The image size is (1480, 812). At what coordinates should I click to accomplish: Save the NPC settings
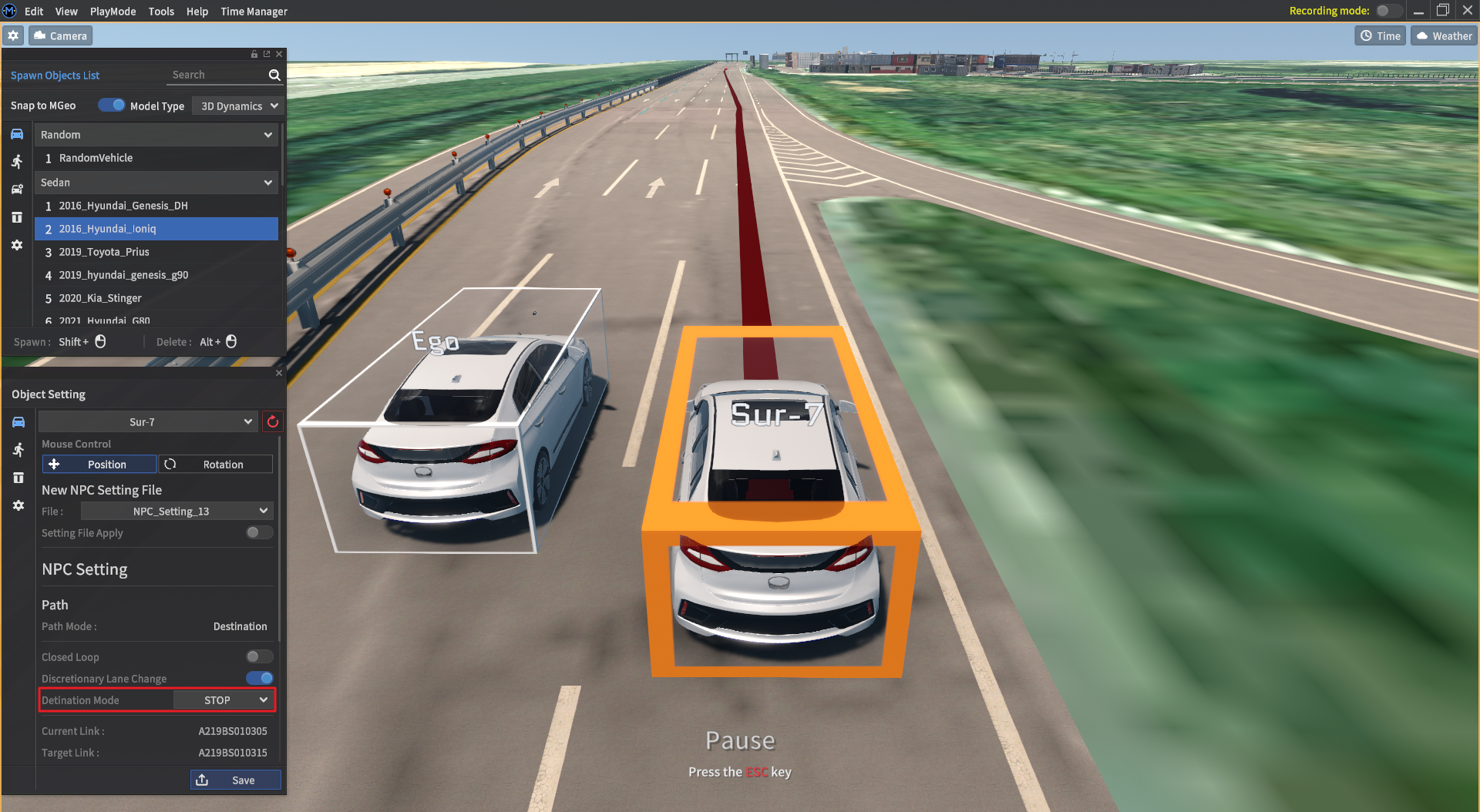pyautogui.click(x=236, y=780)
